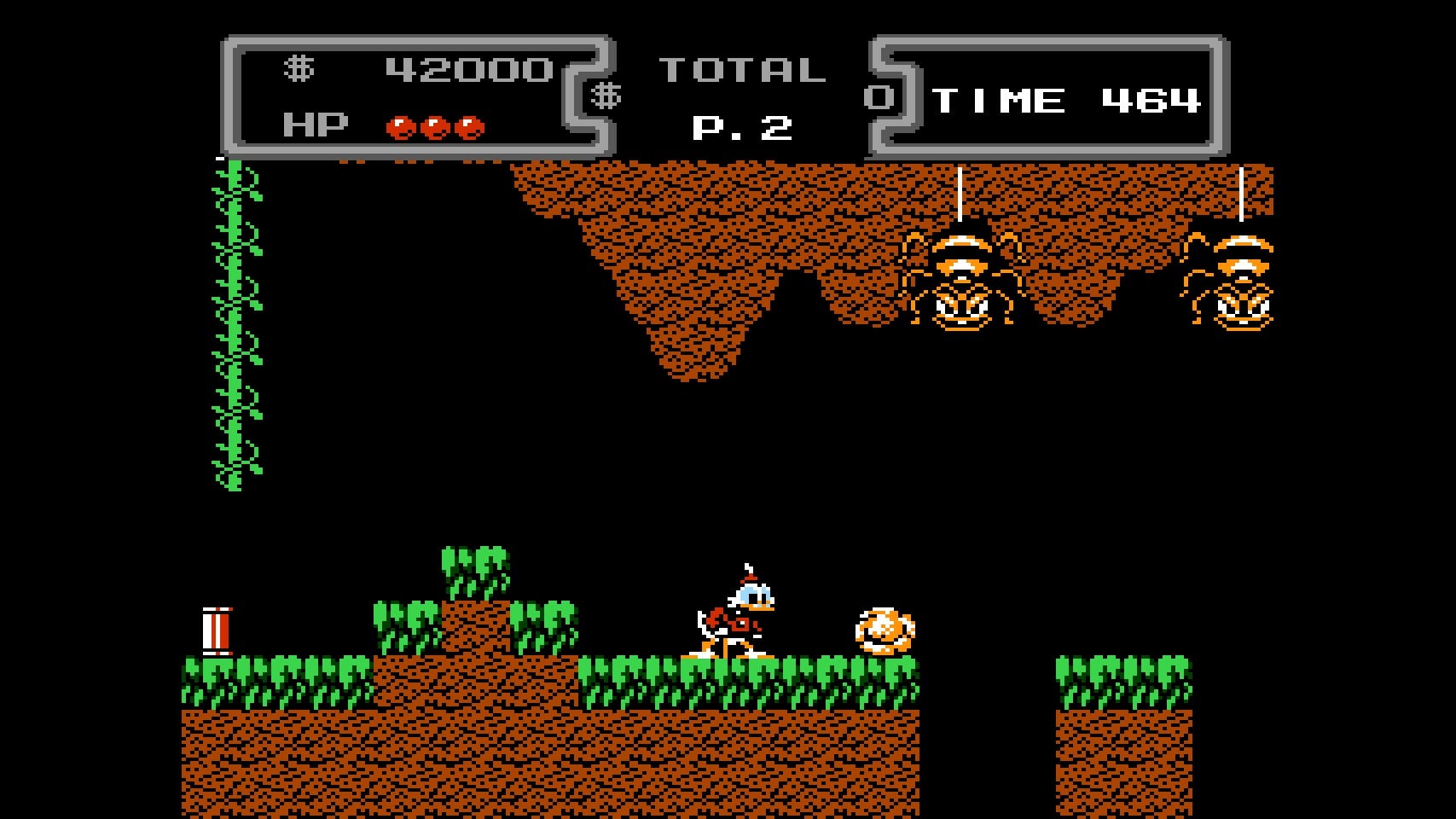Click the last red HP heart
Viewport: 1456px width, 819px height.
coord(471,126)
